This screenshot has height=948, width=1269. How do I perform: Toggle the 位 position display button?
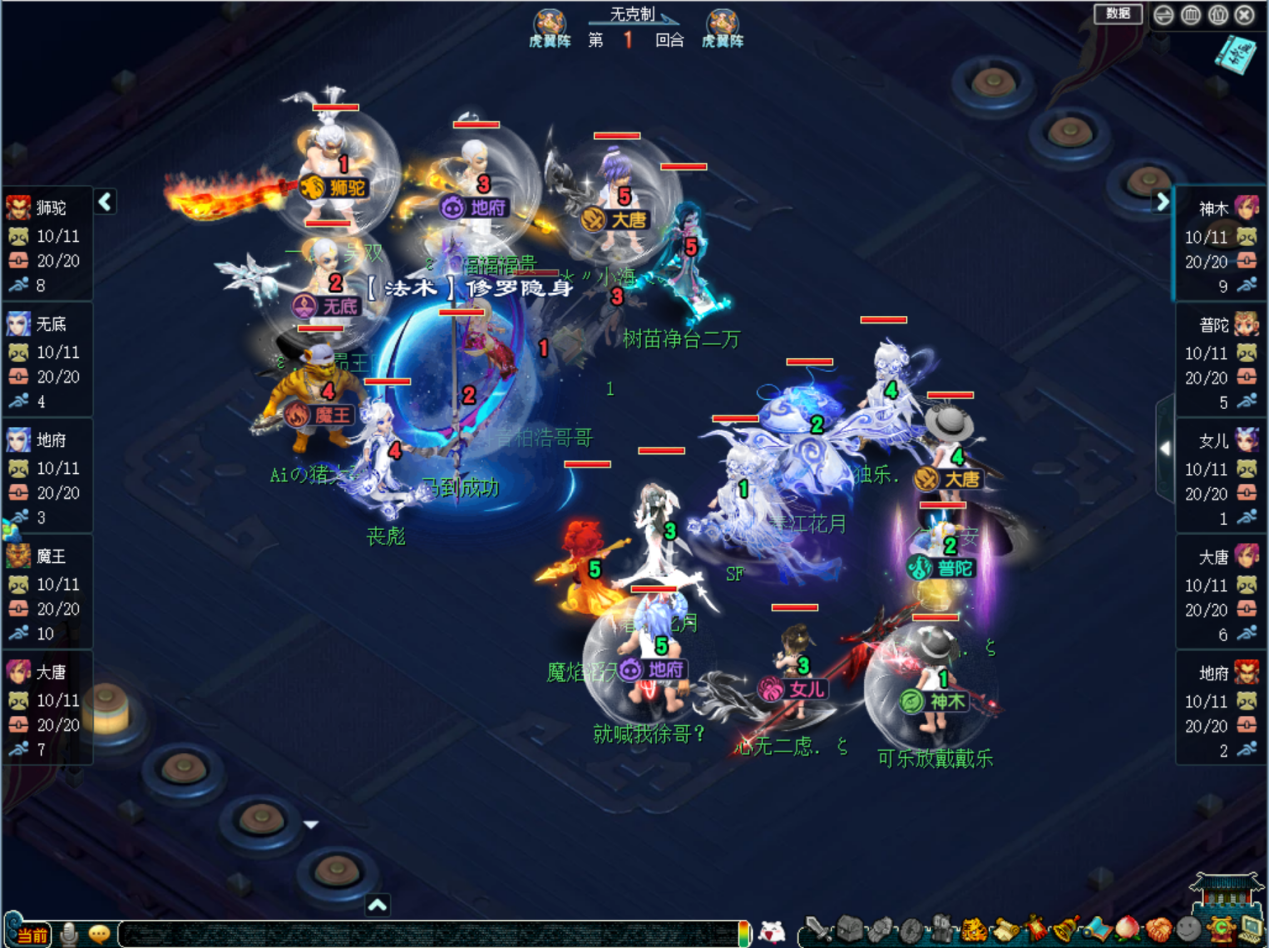[1218, 14]
